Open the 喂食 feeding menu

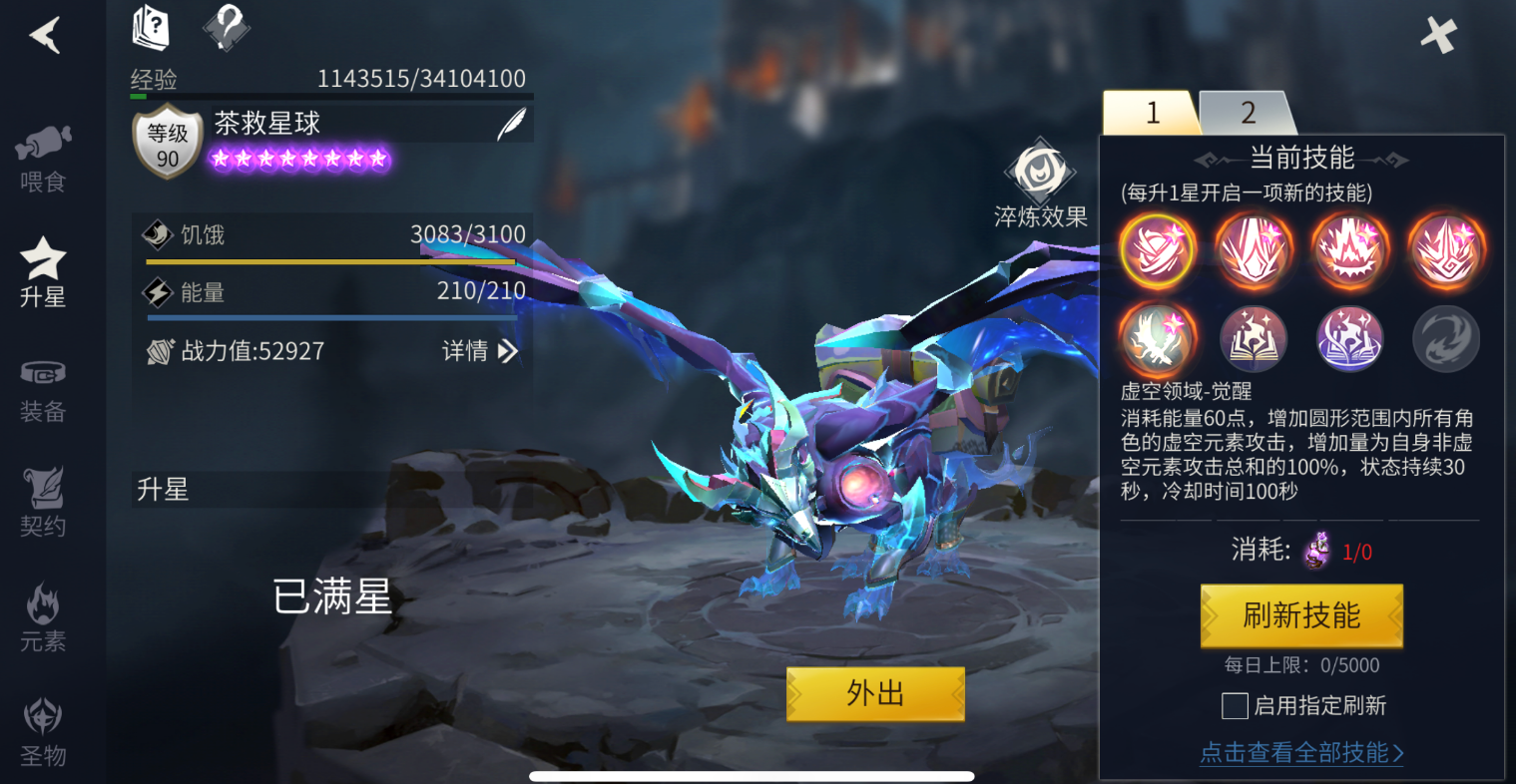[43, 159]
